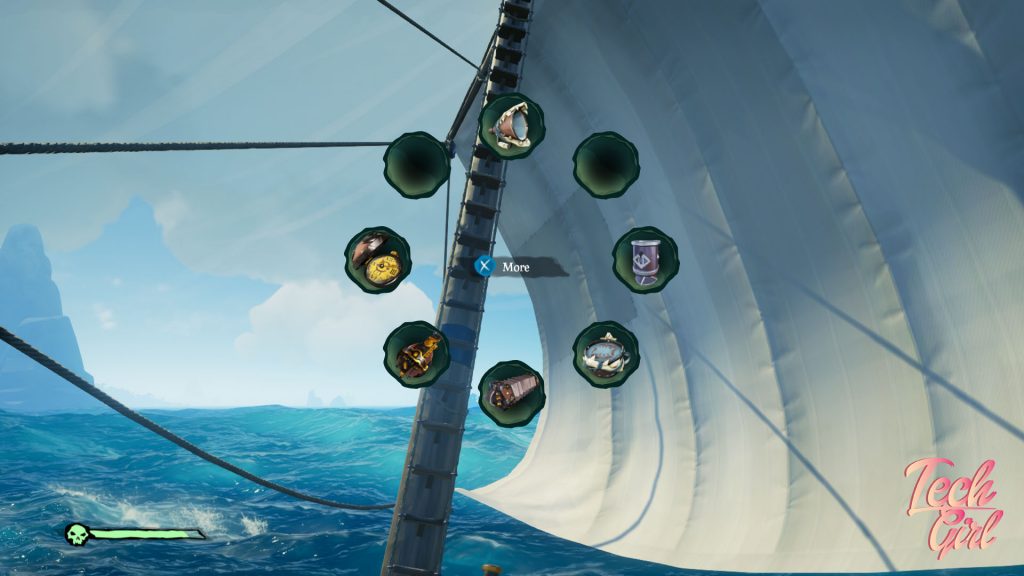
Task: Select the silver pocket watch
Action: [606, 354]
